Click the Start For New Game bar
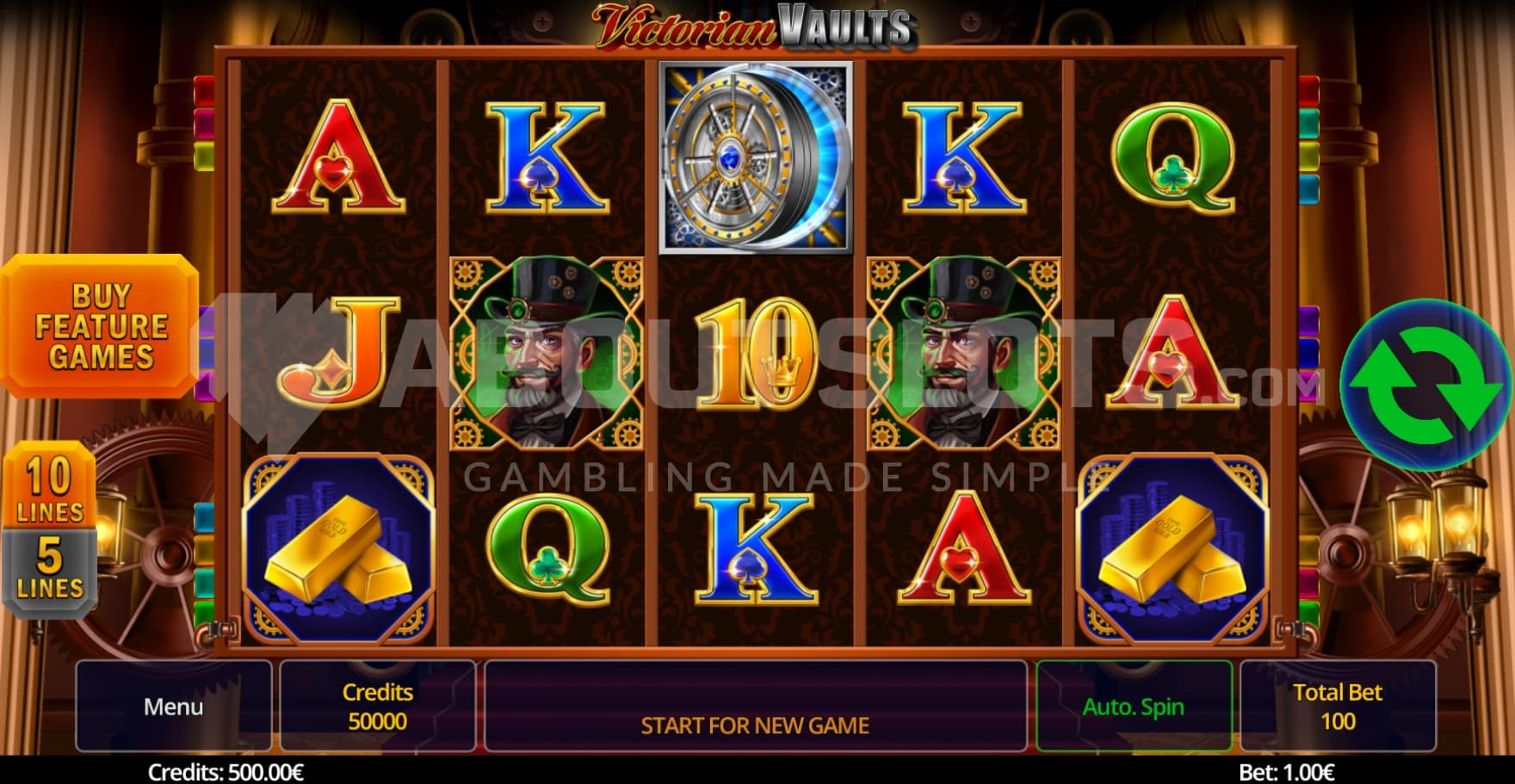 pyautogui.click(x=755, y=707)
